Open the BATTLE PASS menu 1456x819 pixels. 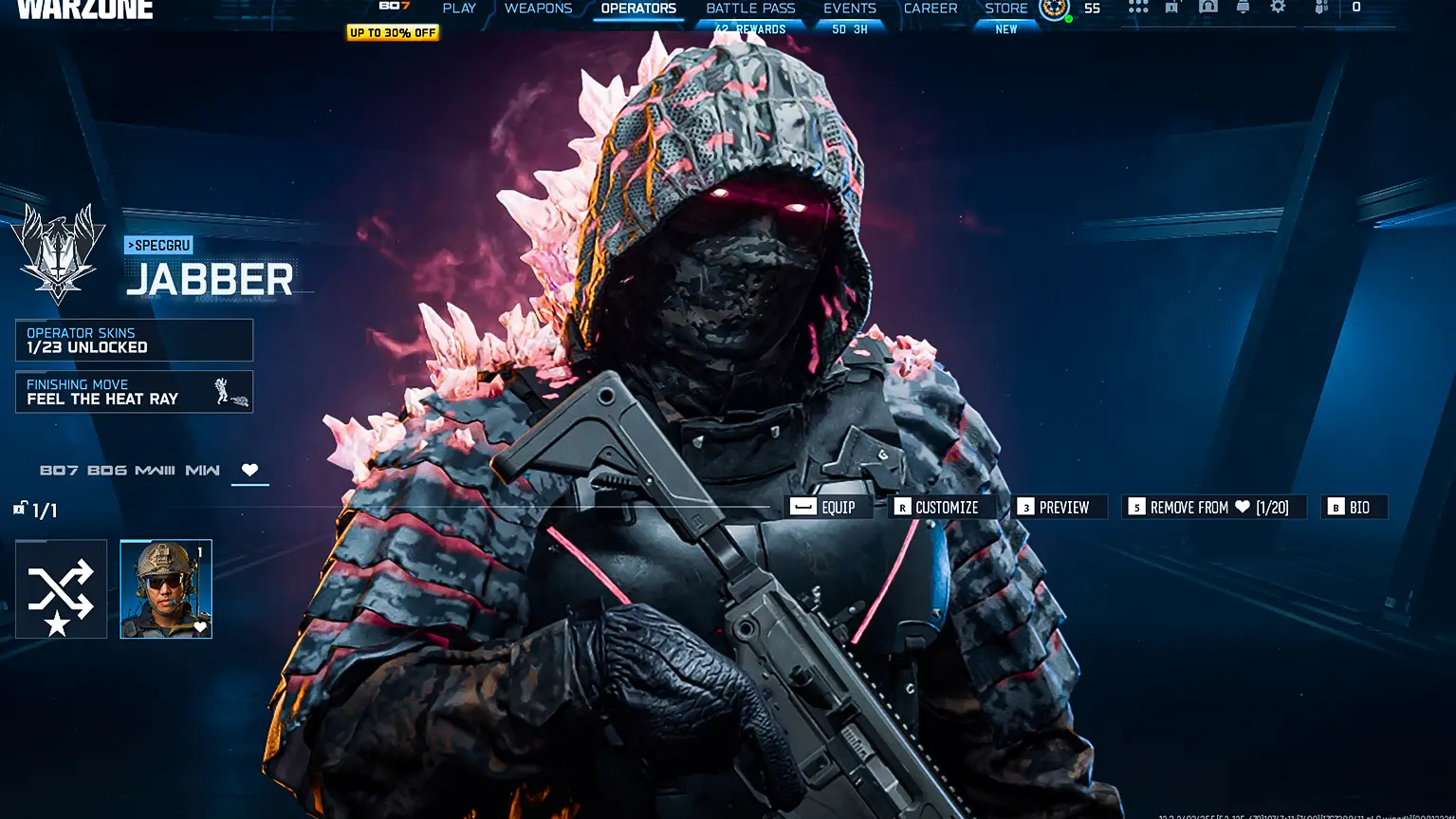click(x=749, y=8)
